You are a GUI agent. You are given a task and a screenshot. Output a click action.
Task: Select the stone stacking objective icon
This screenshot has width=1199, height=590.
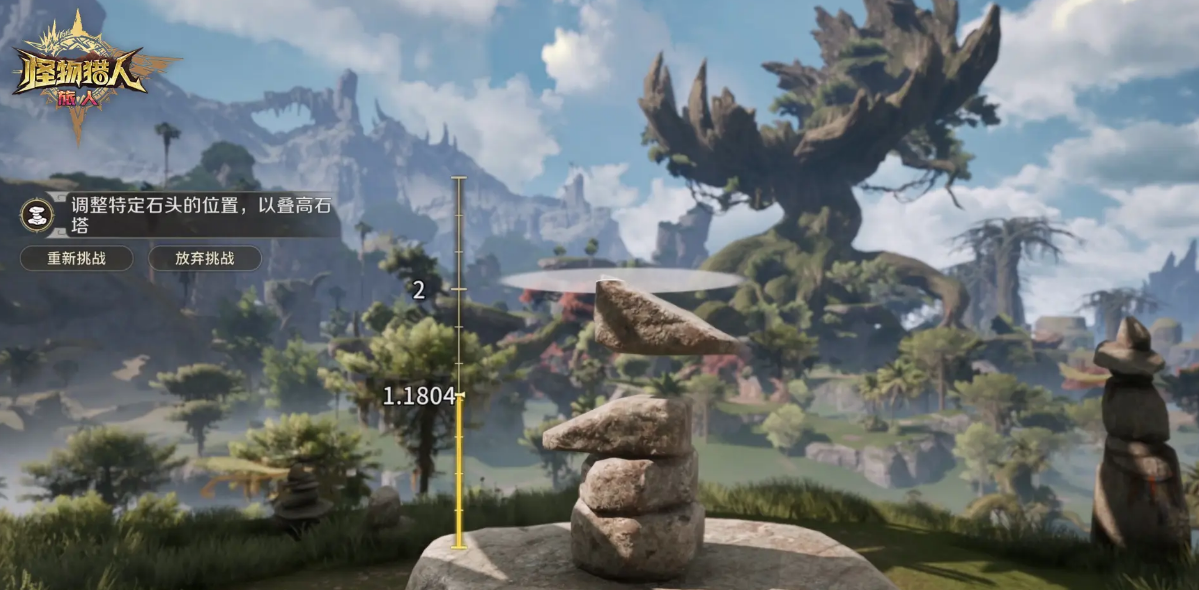click(x=39, y=215)
